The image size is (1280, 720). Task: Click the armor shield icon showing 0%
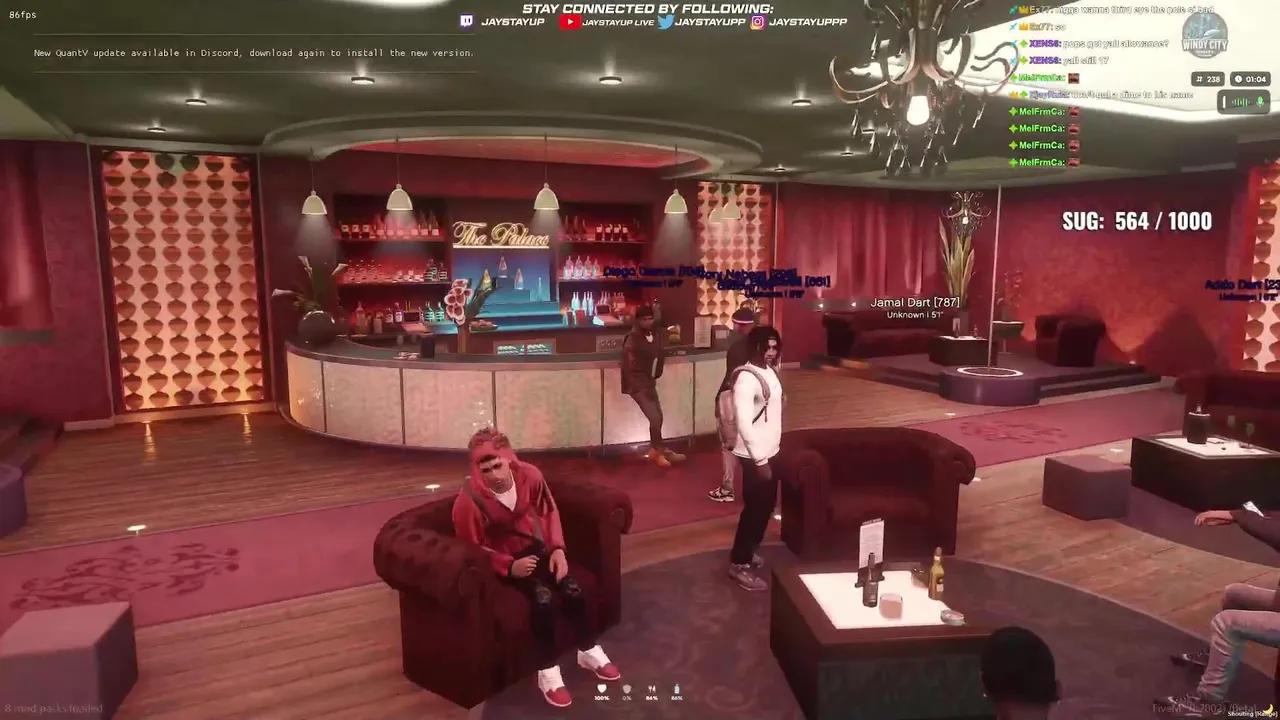(626, 687)
